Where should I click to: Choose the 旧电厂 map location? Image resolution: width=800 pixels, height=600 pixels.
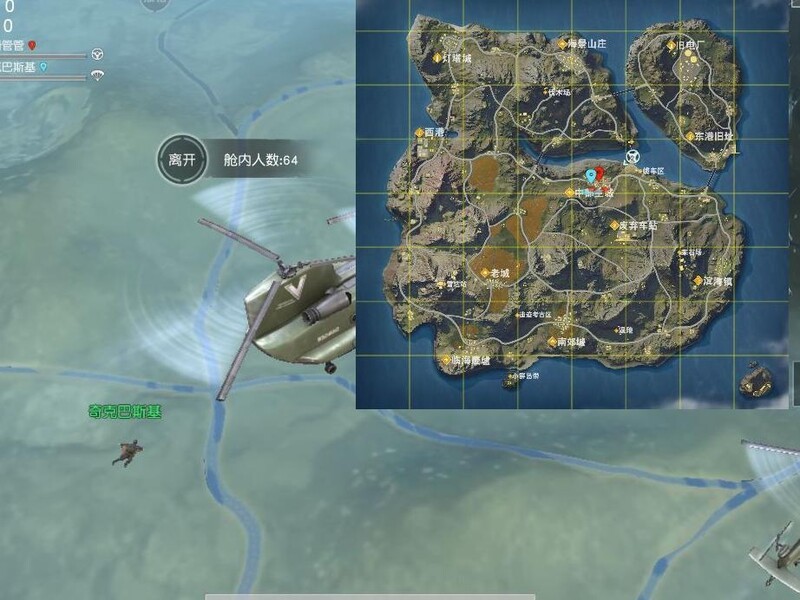690,45
